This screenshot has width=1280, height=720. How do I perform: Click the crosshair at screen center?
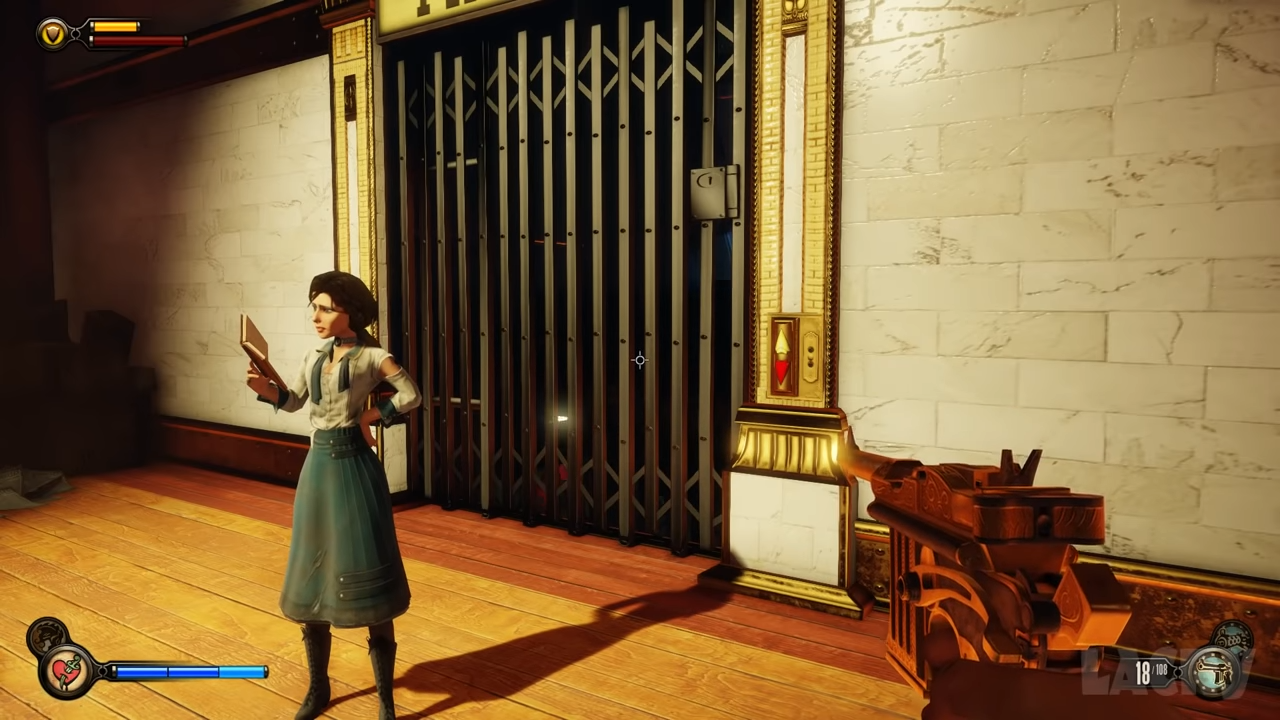coord(640,360)
